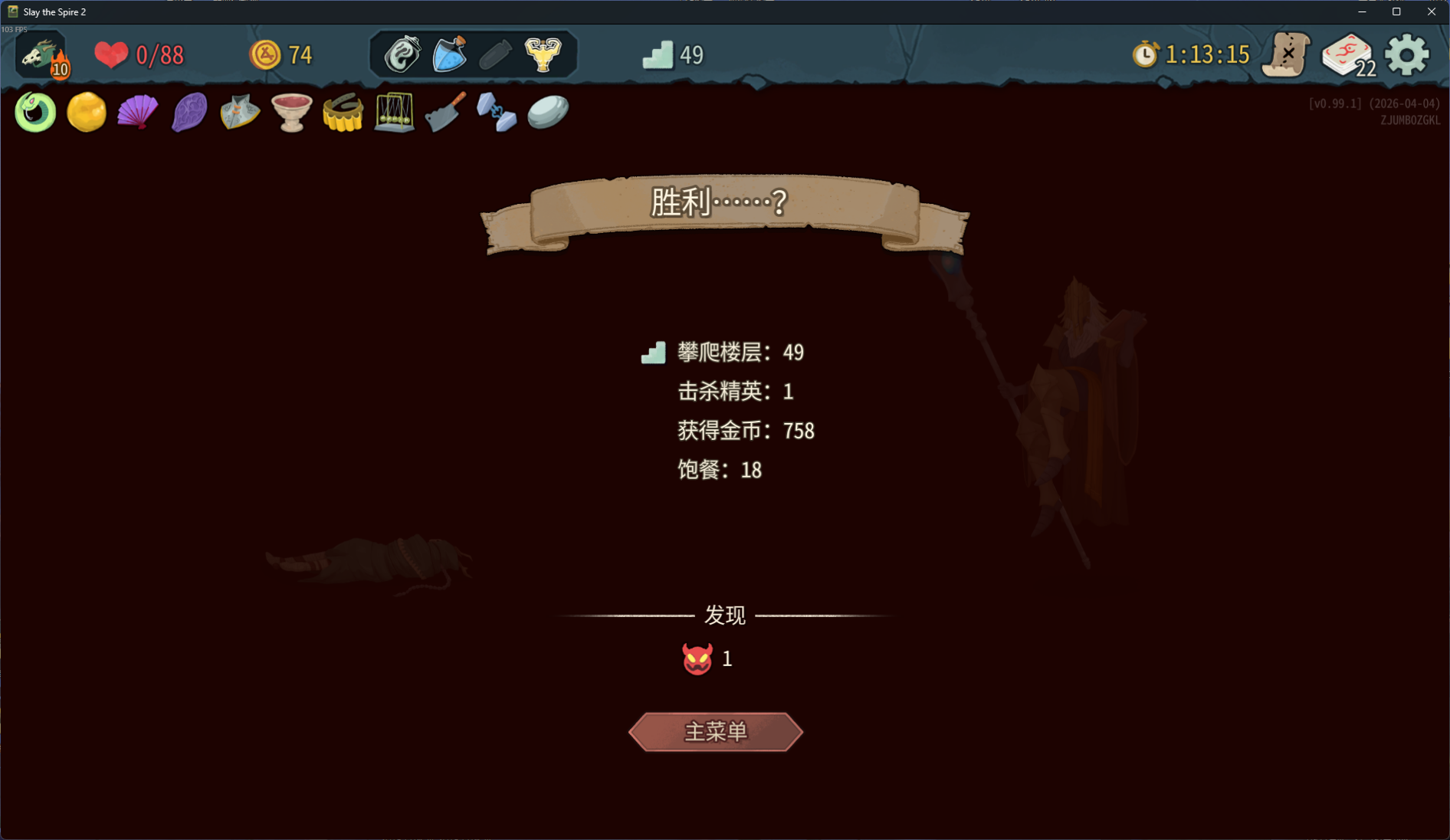Inspect the green snake ring relic
This screenshot has width=1450, height=840.
click(x=35, y=113)
